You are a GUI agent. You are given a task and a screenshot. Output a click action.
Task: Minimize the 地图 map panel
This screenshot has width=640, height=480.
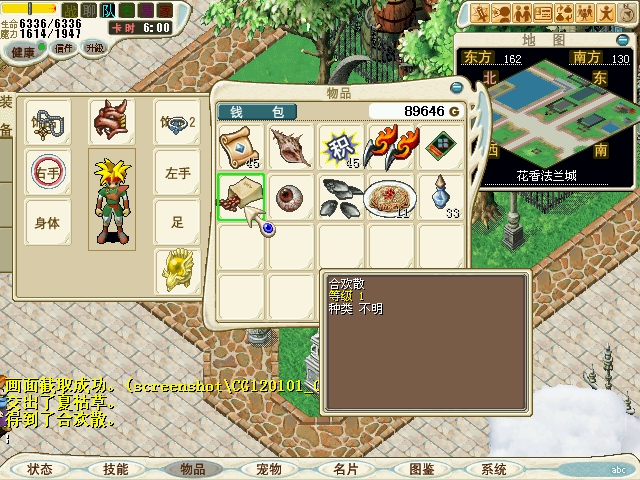point(621,40)
